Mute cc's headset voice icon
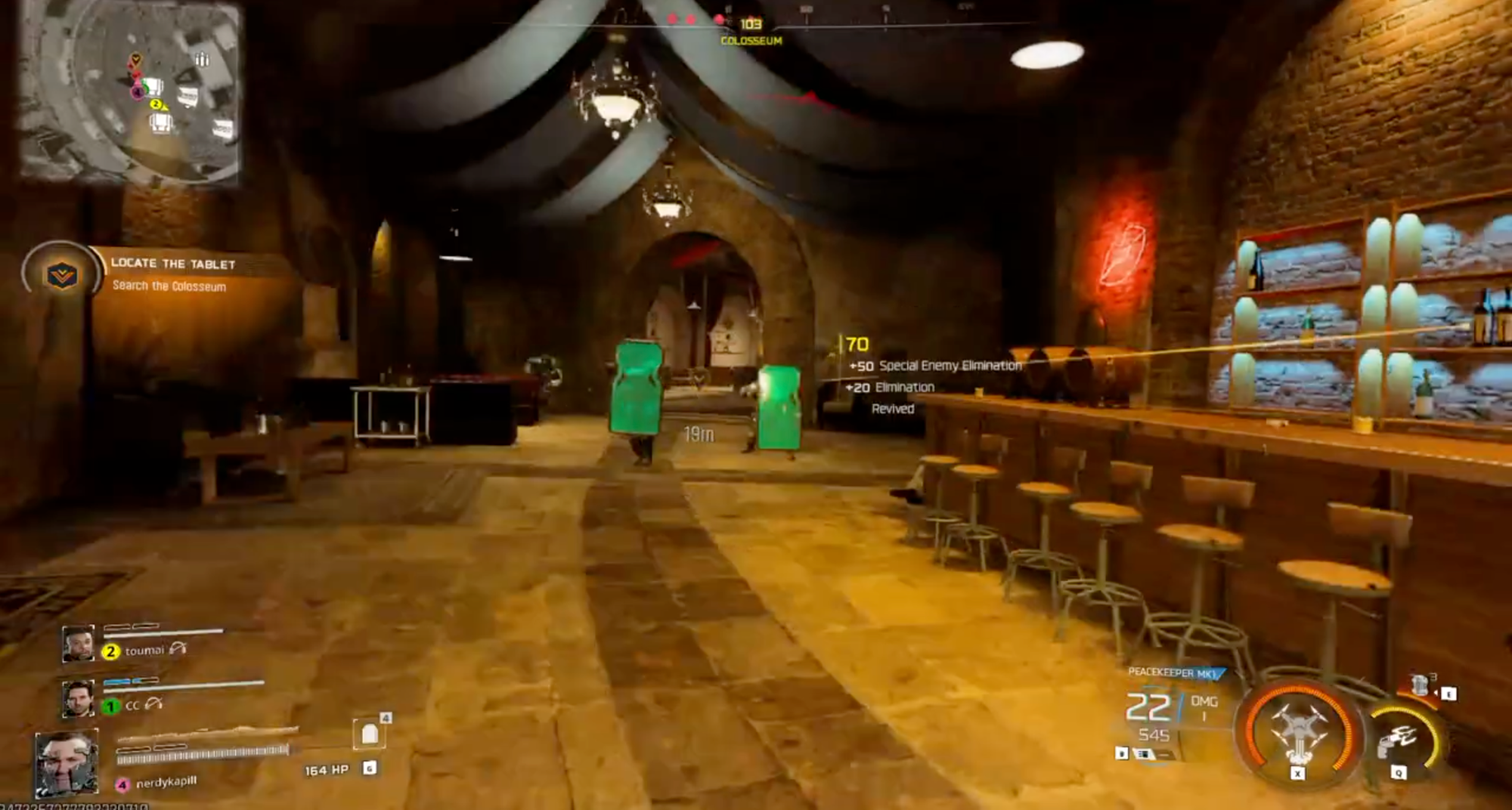Viewport: 1512px width, 810px height. pos(152,706)
